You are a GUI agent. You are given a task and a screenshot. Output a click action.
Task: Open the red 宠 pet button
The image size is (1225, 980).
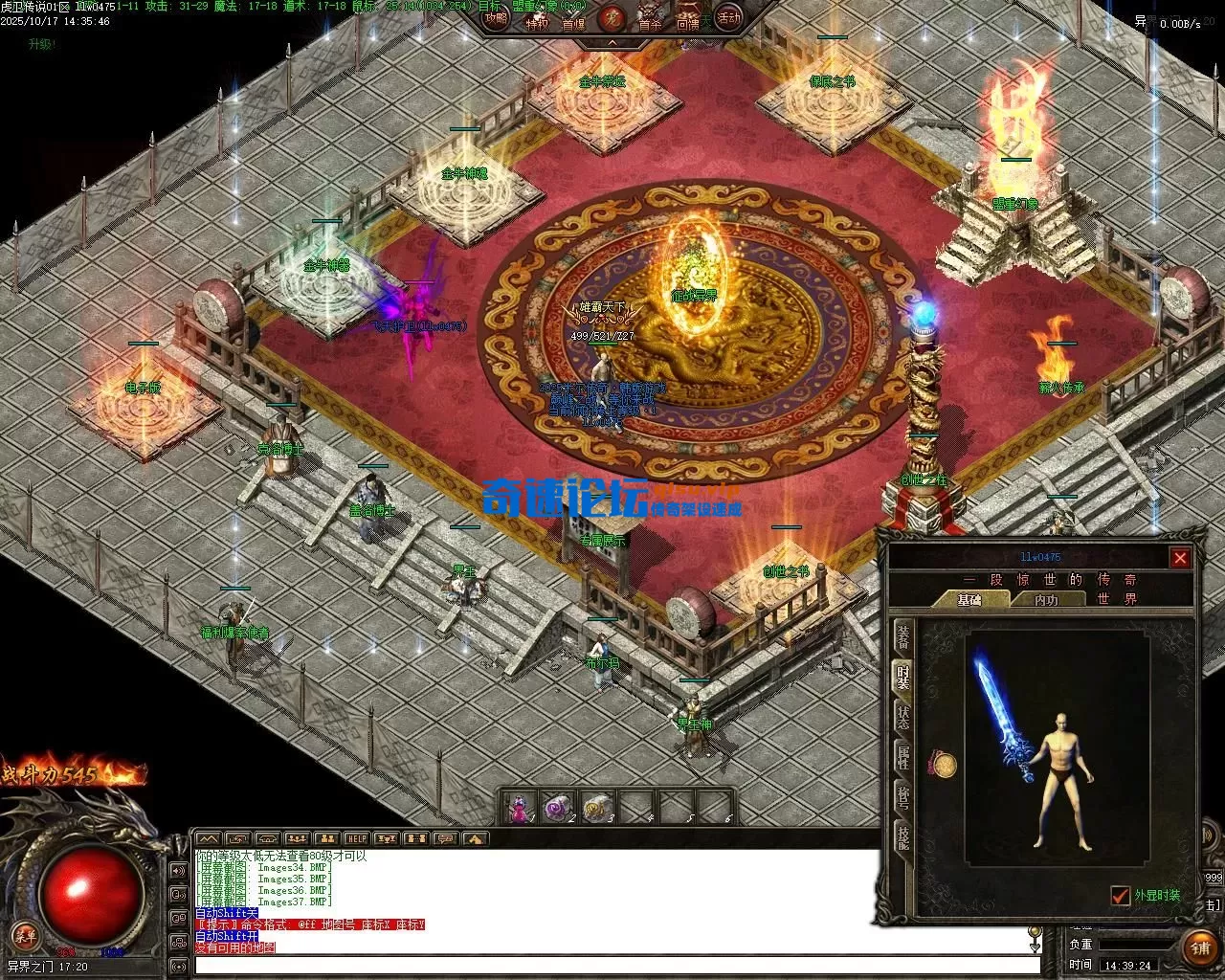611,18
